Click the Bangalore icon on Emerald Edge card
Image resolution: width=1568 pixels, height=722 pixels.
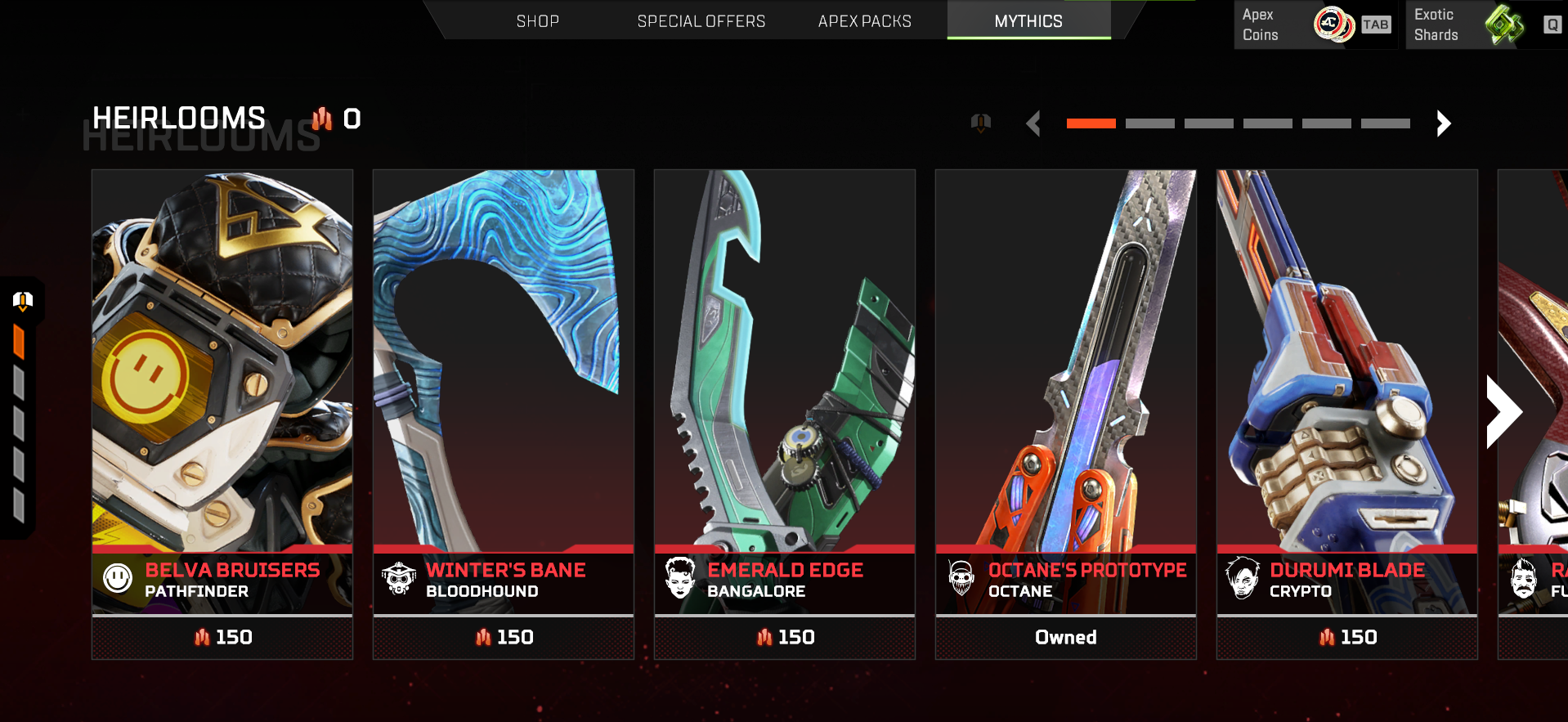pos(681,578)
